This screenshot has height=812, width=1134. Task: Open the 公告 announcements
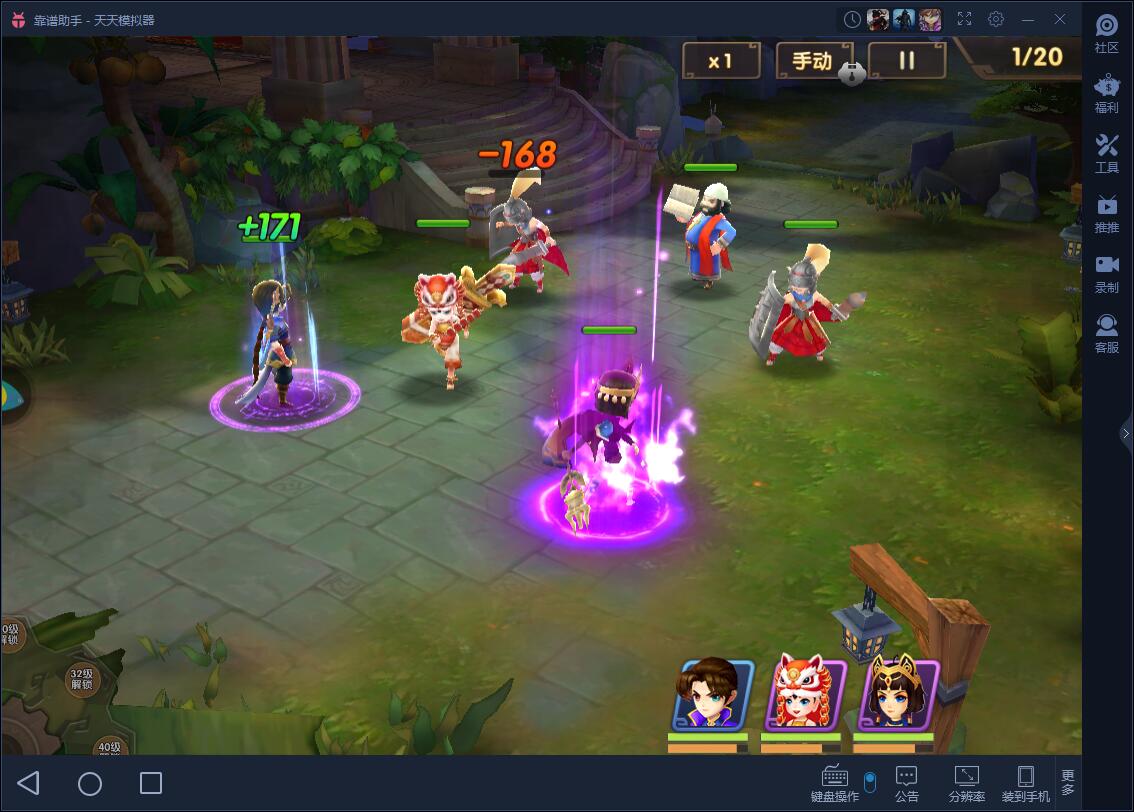[x=907, y=783]
